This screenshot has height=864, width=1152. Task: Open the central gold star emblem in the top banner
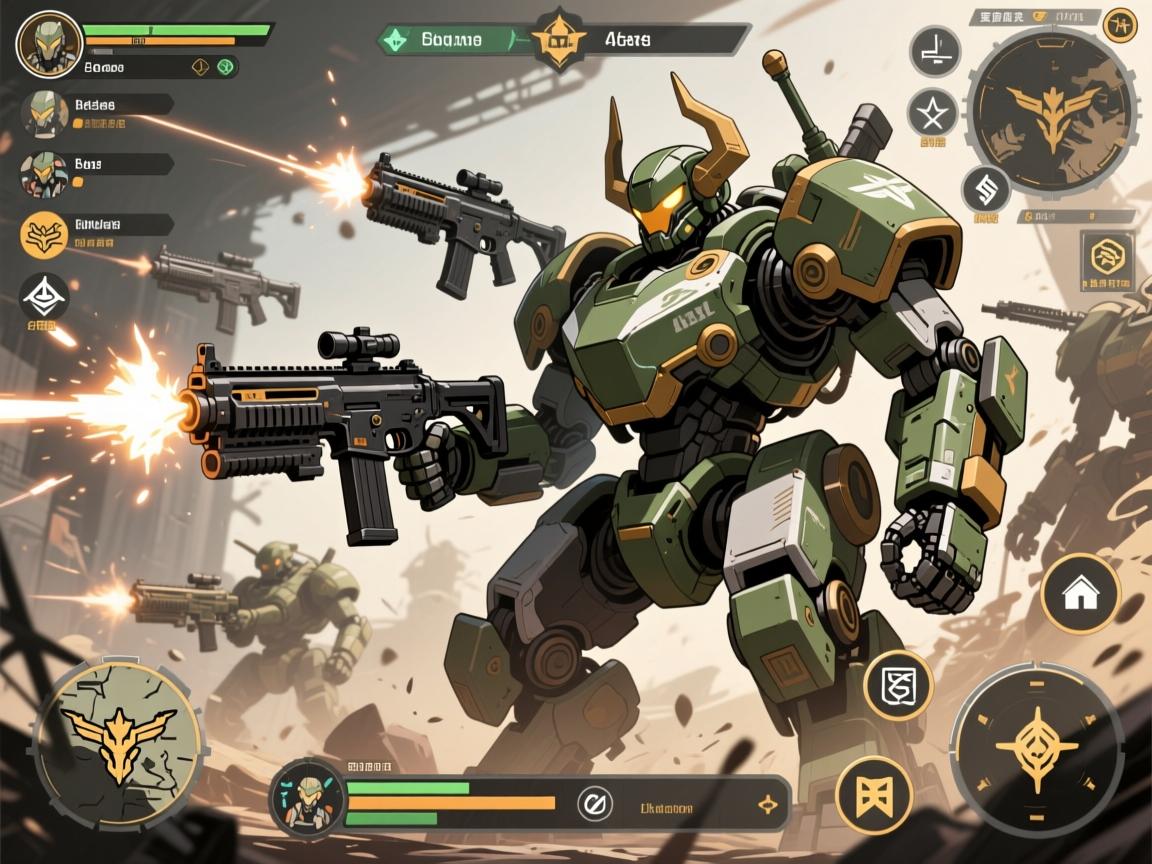pyautogui.click(x=558, y=39)
